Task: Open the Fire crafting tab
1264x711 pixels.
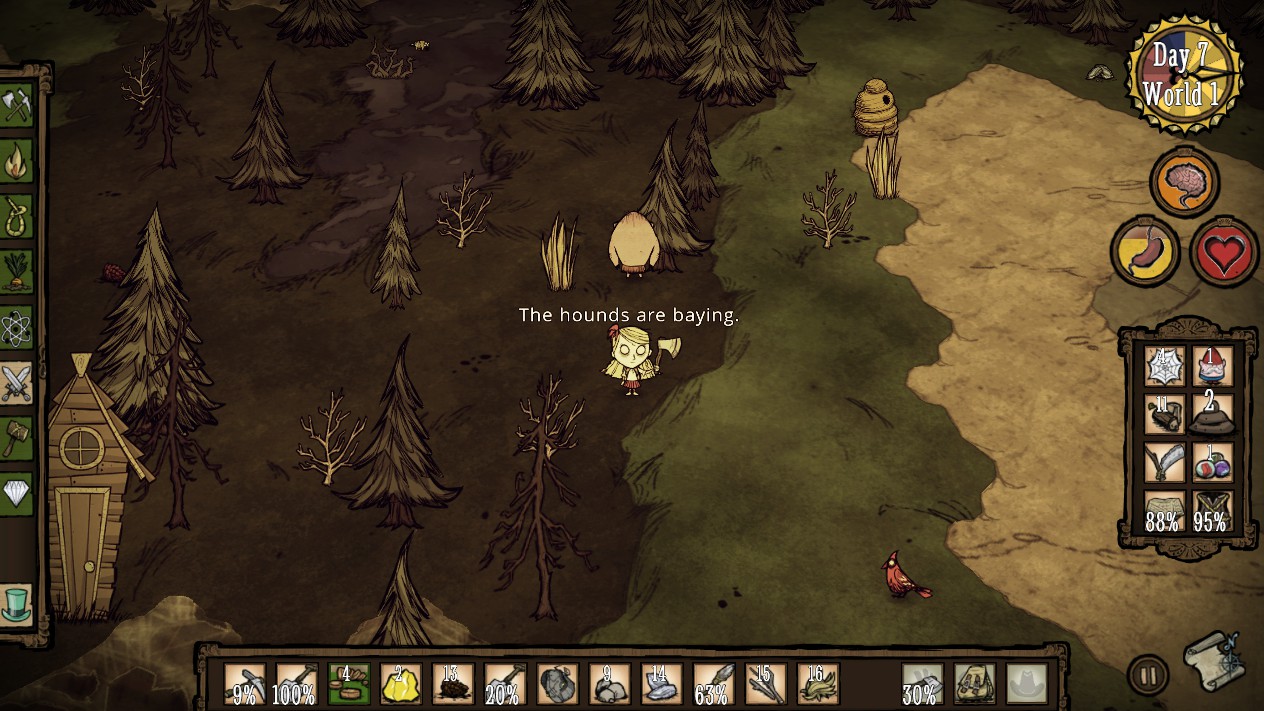Action: (x=18, y=161)
